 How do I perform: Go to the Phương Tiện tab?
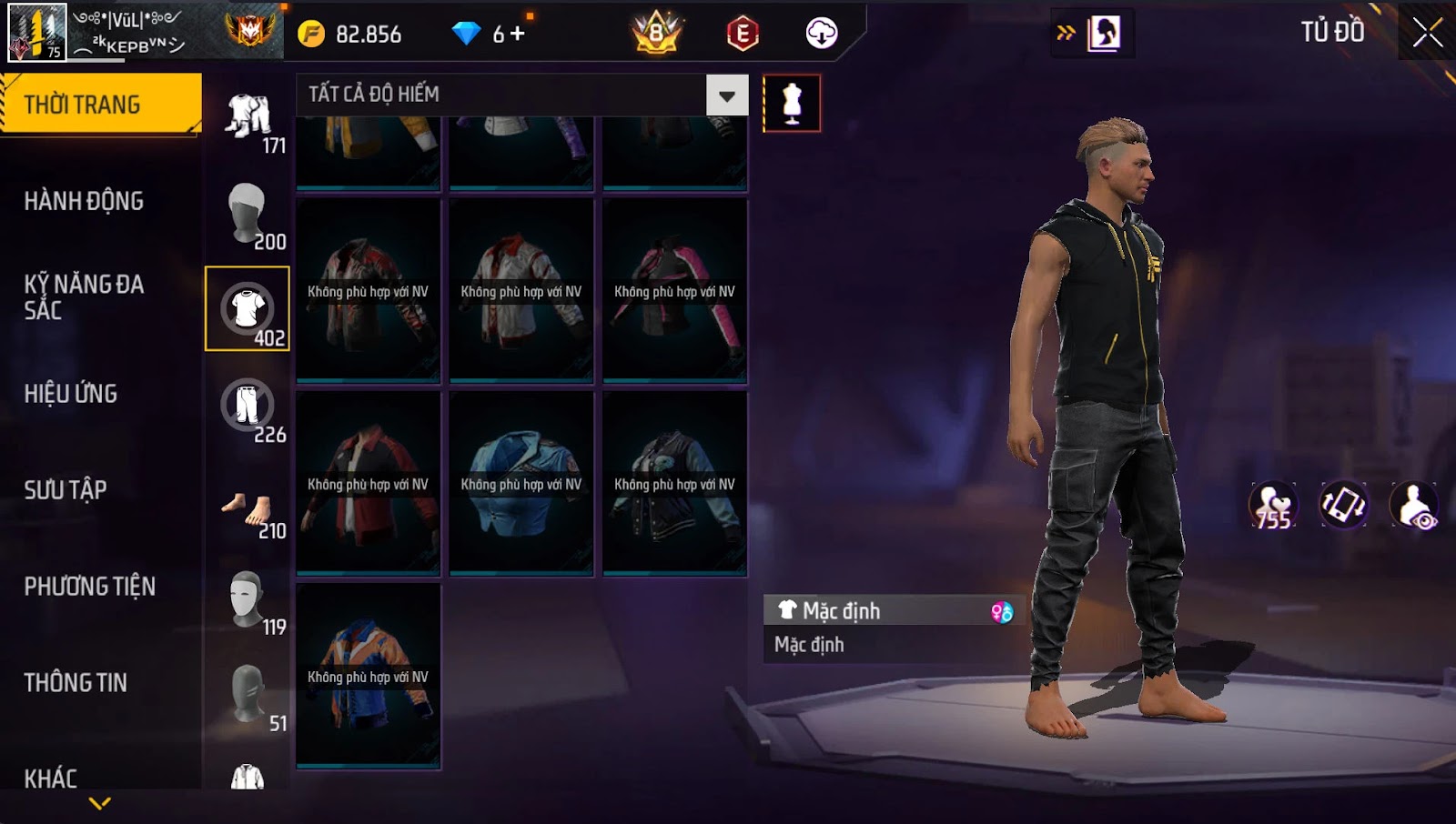(90, 587)
